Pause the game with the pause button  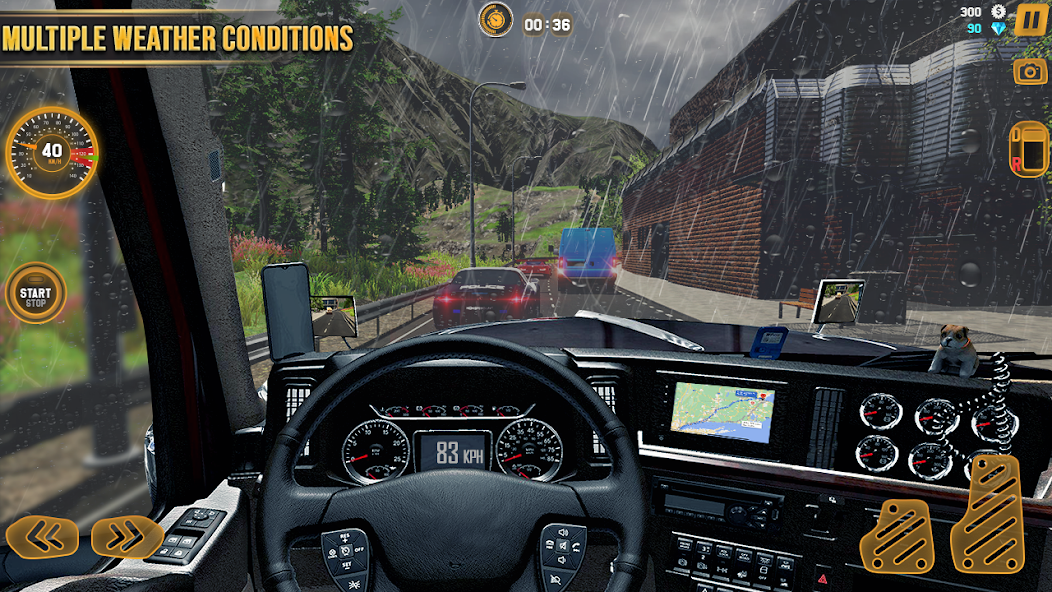(x=1029, y=20)
